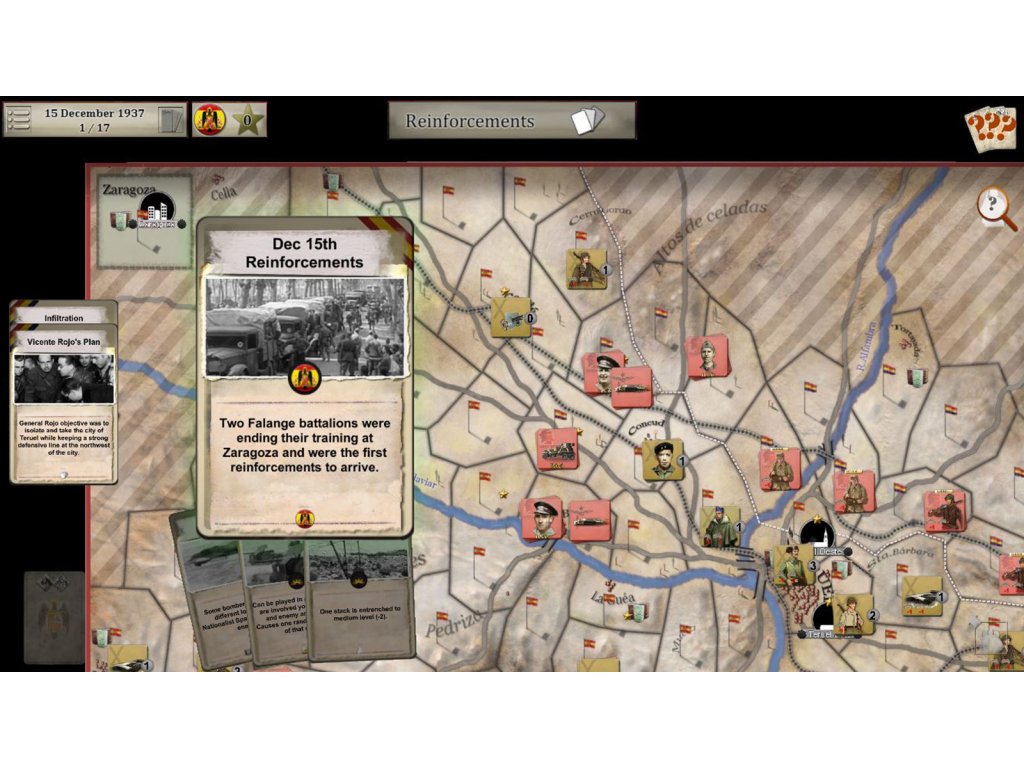Viewport: 1024px width, 768px height.
Task: Open the question-mark cards help icon
Action: pos(989,127)
